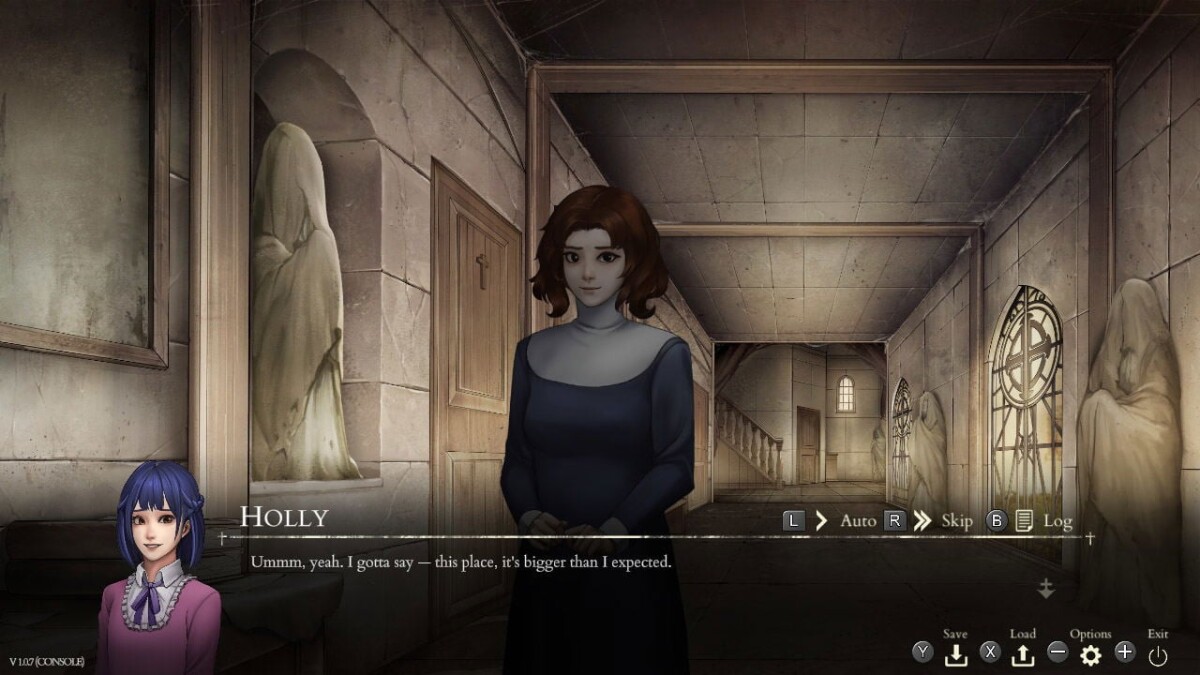
Task: Open the Options gear
Action: coord(1090,654)
